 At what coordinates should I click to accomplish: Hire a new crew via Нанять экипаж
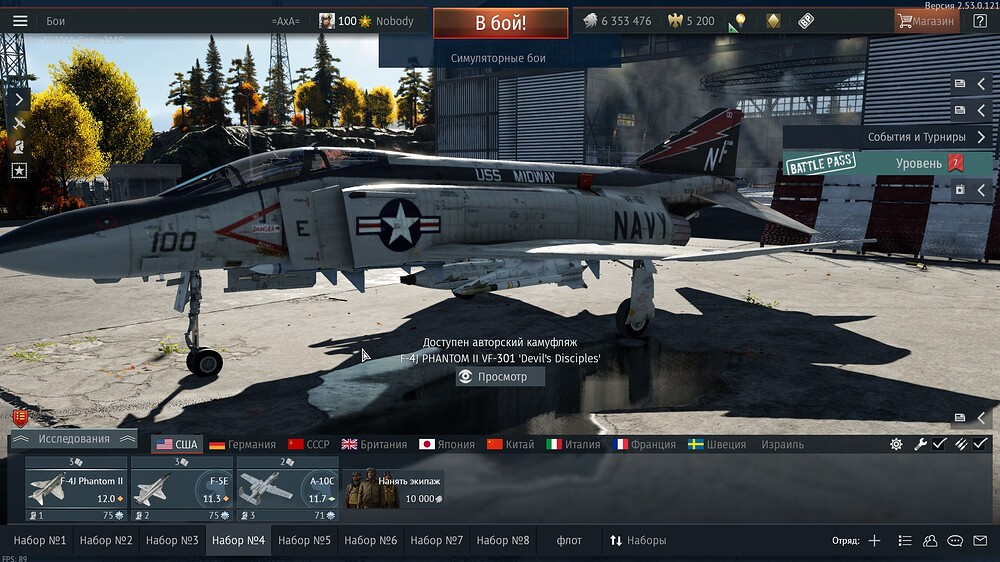coord(392,490)
